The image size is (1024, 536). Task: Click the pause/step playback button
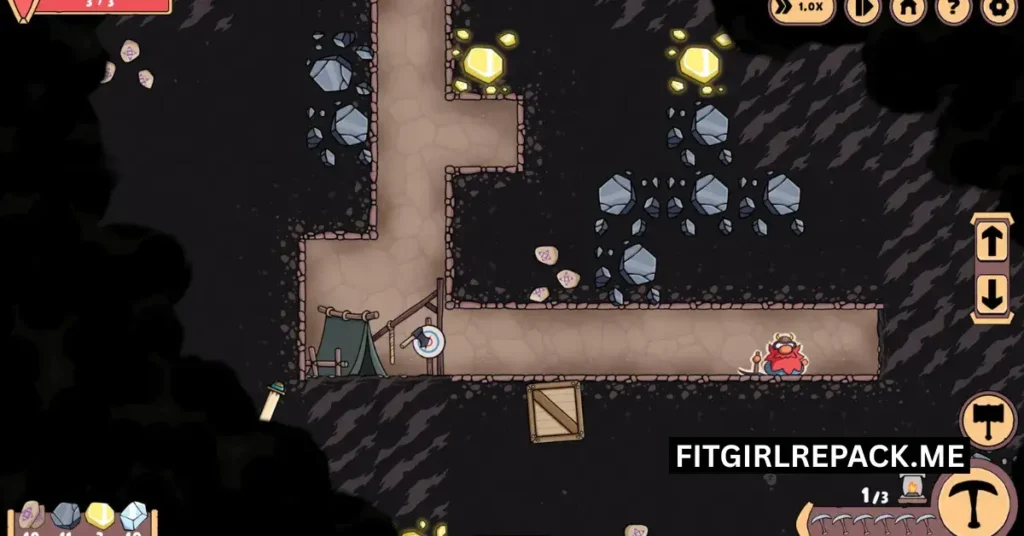click(x=861, y=9)
